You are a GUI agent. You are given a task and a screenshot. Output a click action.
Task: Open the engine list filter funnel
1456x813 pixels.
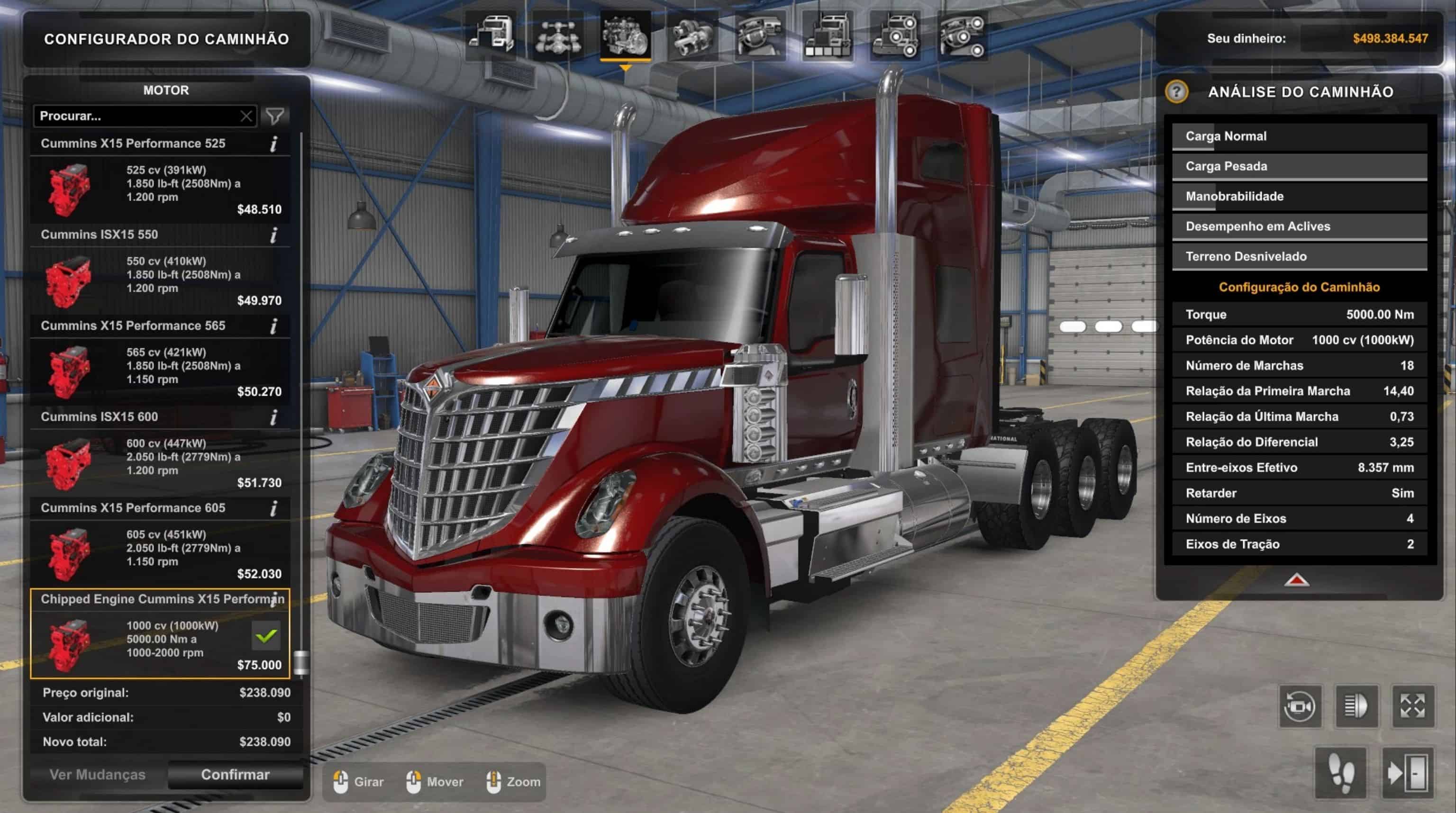[x=275, y=117]
